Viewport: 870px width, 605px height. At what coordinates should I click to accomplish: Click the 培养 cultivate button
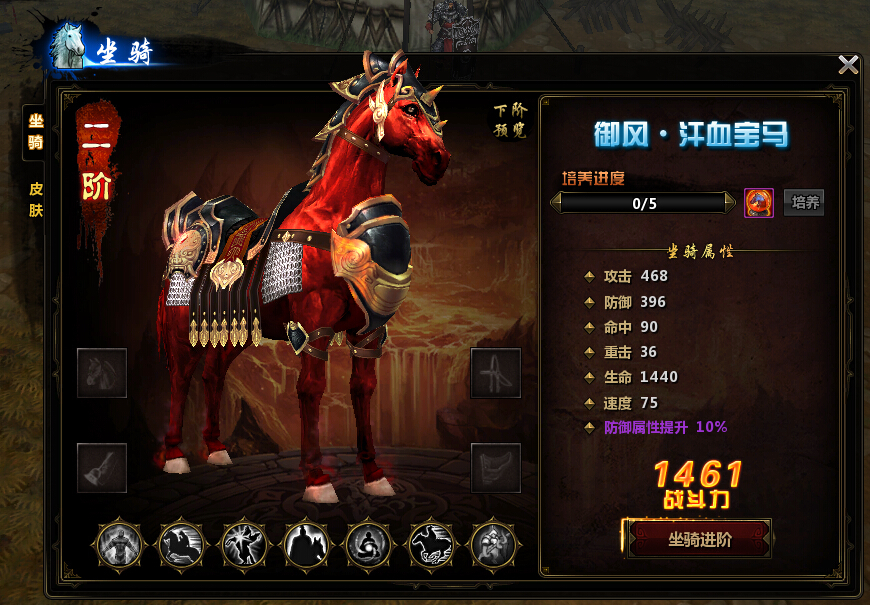(x=804, y=203)
